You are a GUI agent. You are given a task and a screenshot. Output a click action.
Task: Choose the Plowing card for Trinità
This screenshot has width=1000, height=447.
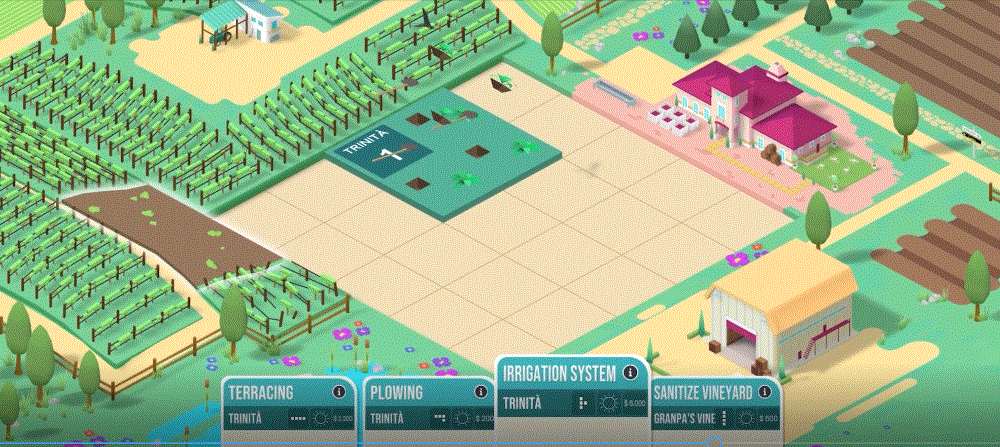425,406
